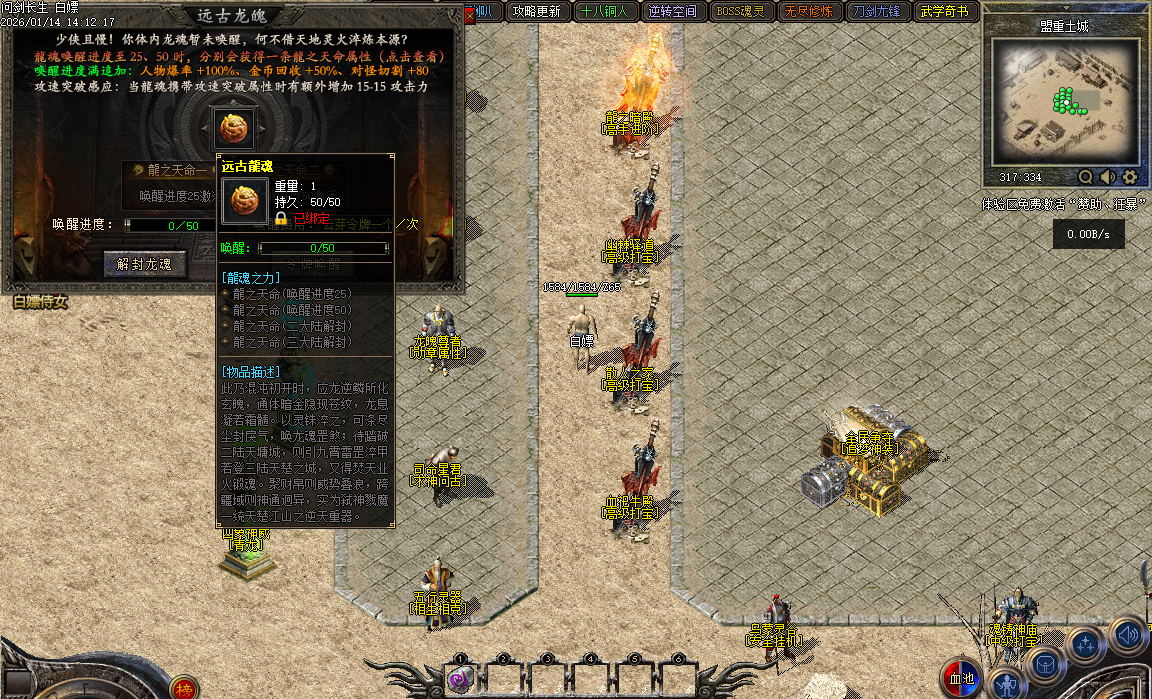Activate the 血池 red-blue orb button

[x=963, y=679]
